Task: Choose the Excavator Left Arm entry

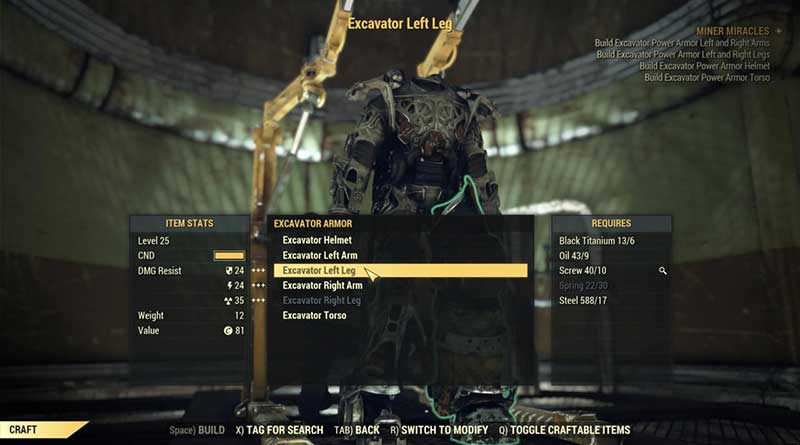Action: click(320, 255)
